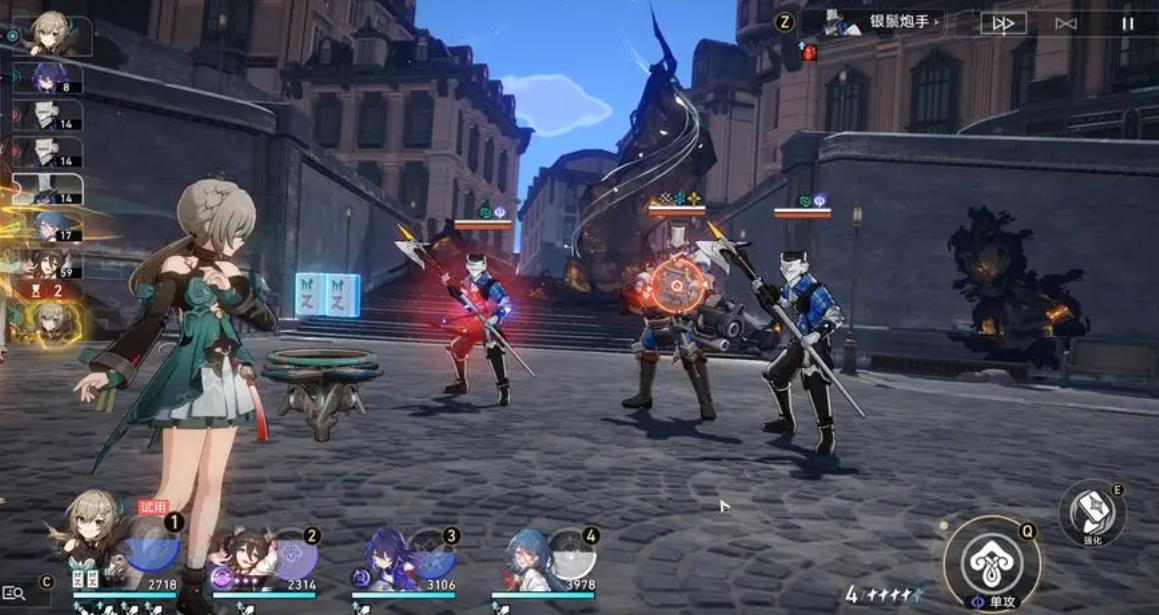The width and height of the screenshot is (1159, 615).
Task: Click the glowing portrait below the hourglass counter
Action: tap(50, 322)
